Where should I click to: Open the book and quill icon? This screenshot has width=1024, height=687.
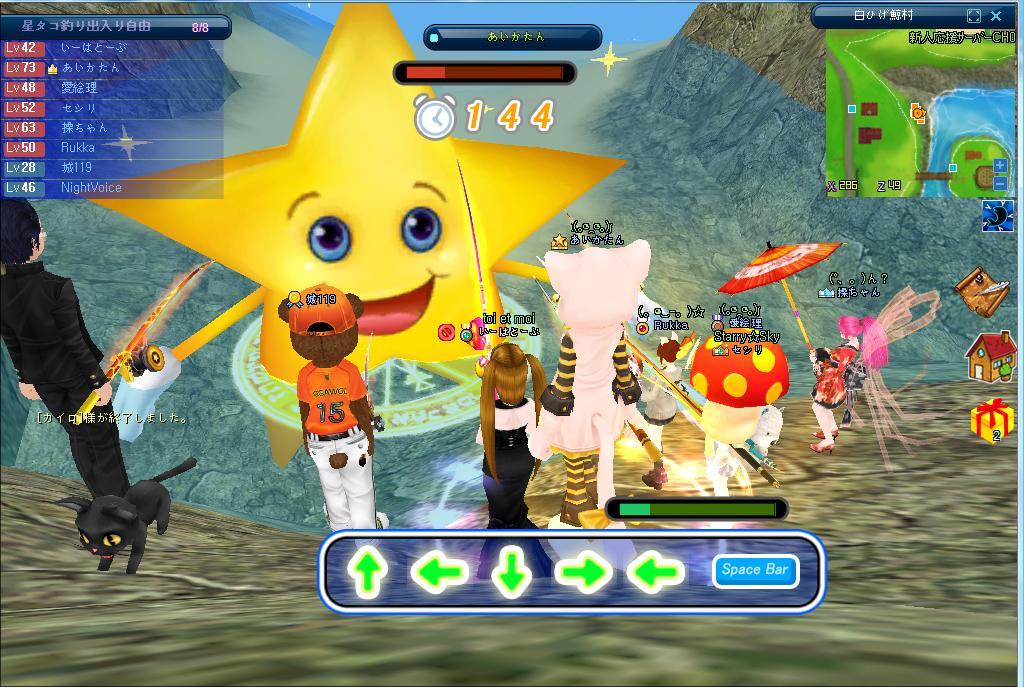(981, 289)
